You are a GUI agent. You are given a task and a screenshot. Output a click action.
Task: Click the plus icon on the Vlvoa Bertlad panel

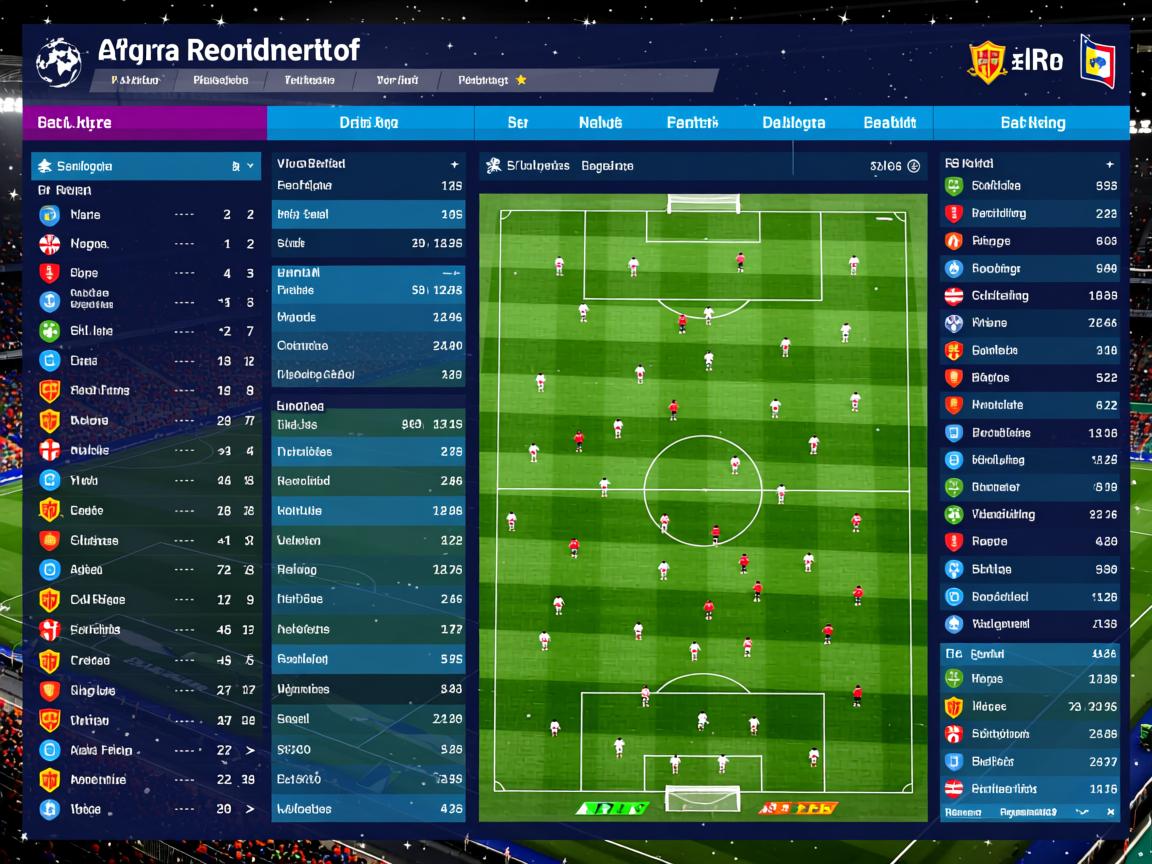click(455, 164)
